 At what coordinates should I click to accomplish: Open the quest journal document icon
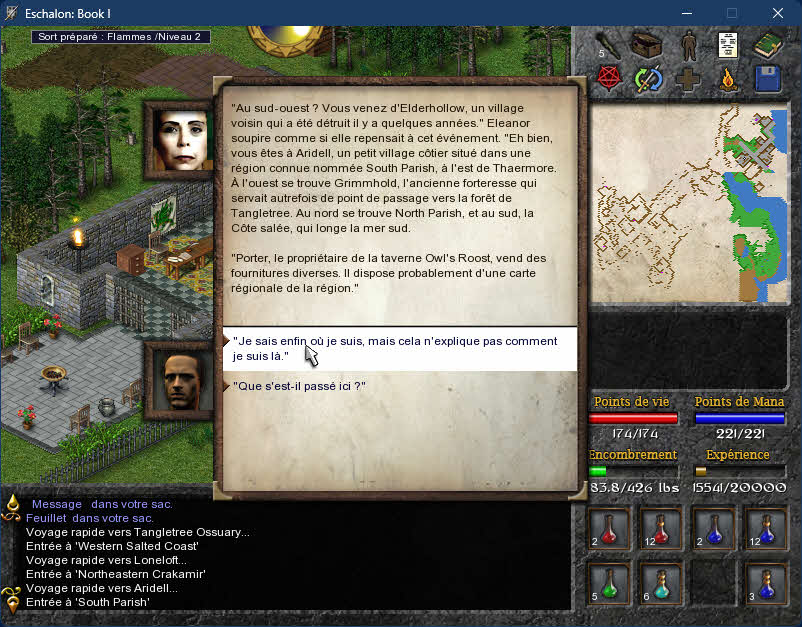click(728, 45)
